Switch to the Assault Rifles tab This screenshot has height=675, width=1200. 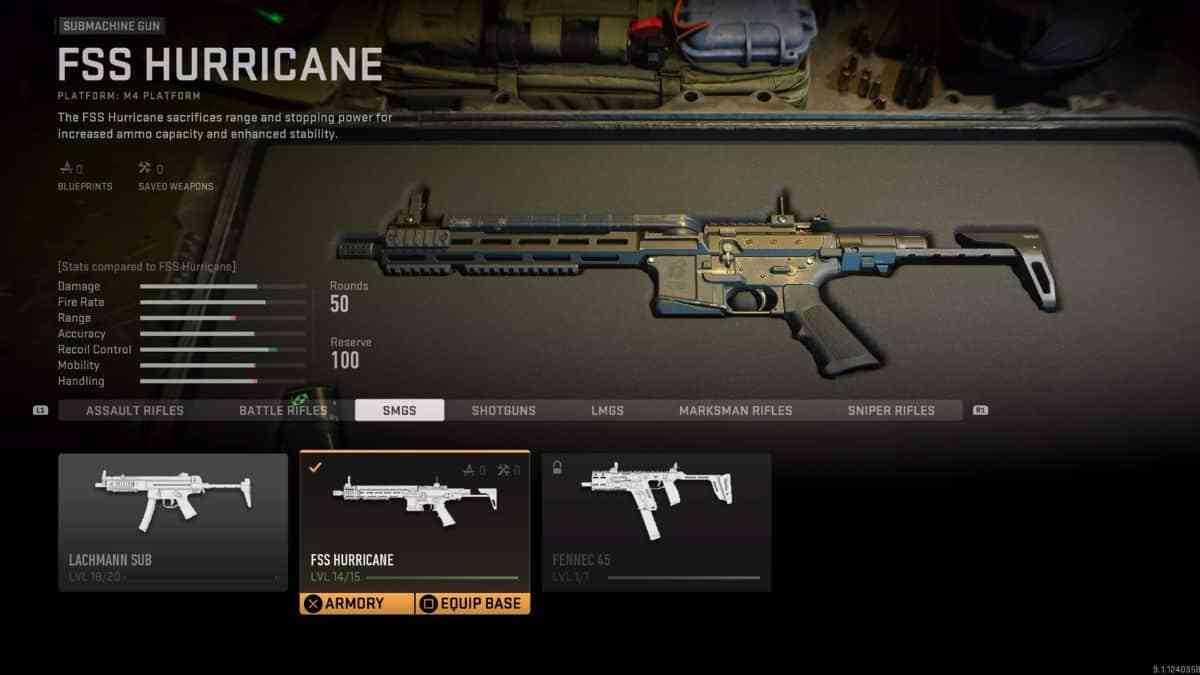pos(134,411)
